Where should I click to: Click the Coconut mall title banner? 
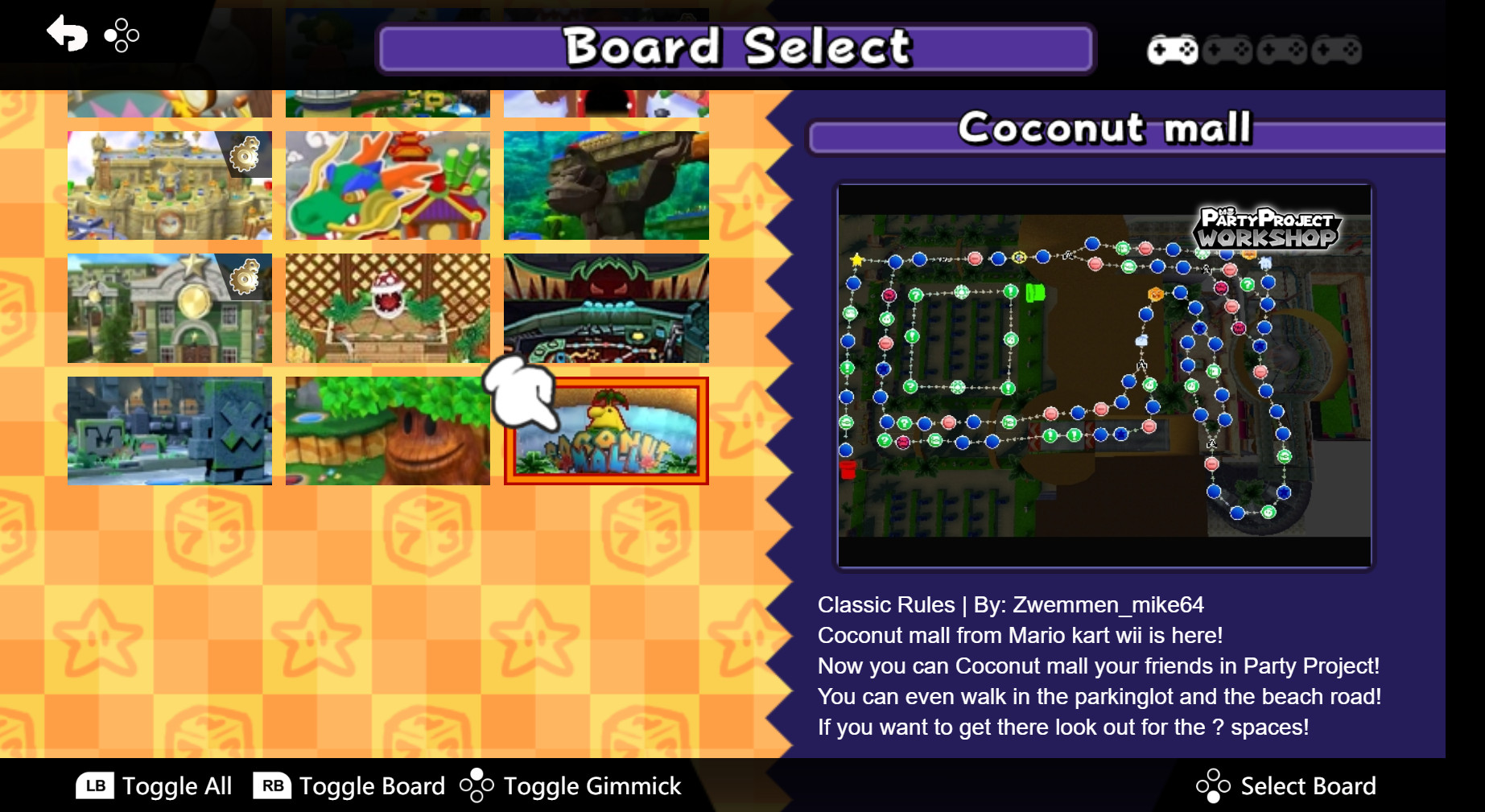(x=1105, y=126)
